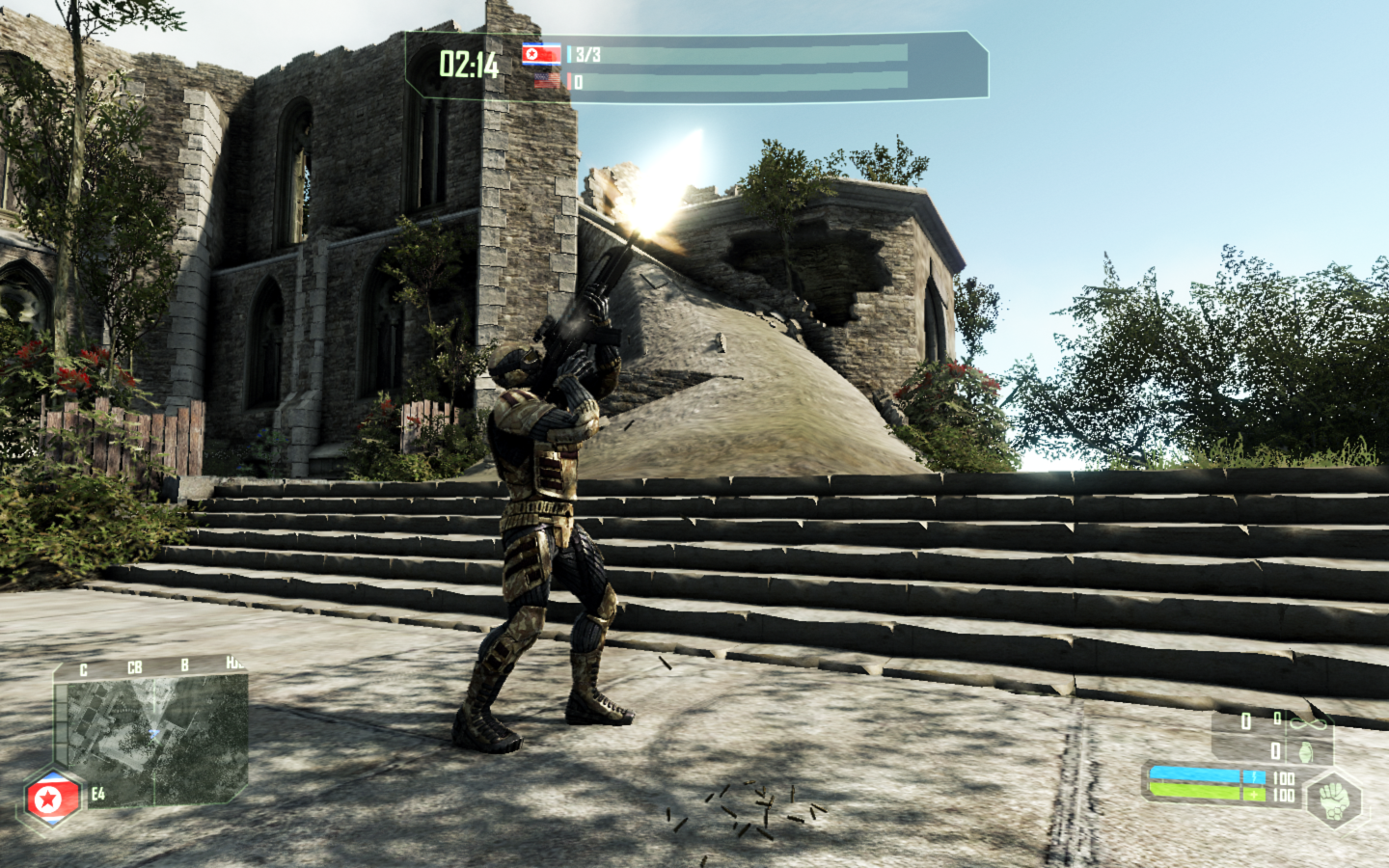This screenshot has width=1389, height=868.
Task: Activate the fist suit mode icon
Action: (1334, 799)
